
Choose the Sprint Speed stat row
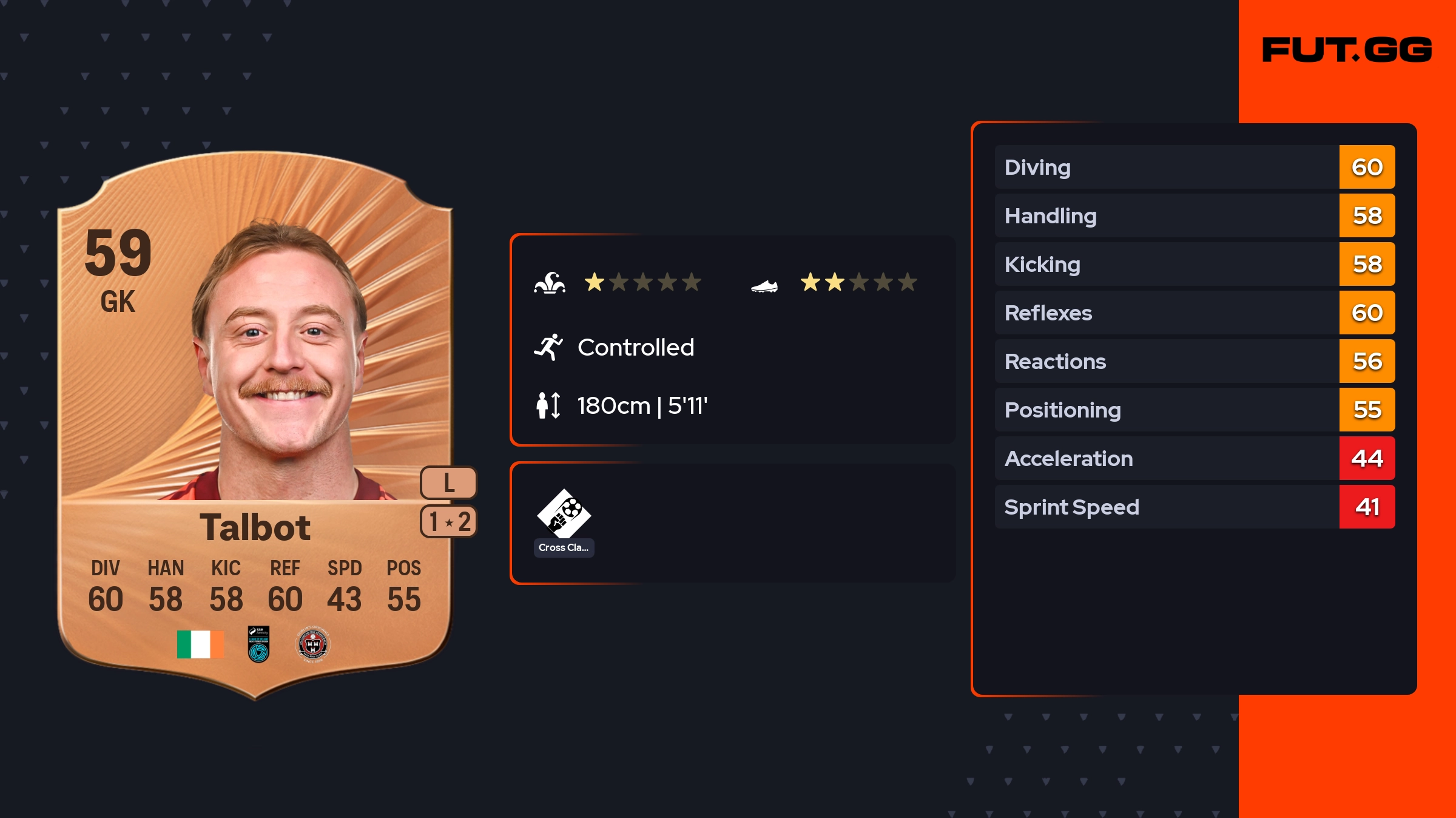1194,507
